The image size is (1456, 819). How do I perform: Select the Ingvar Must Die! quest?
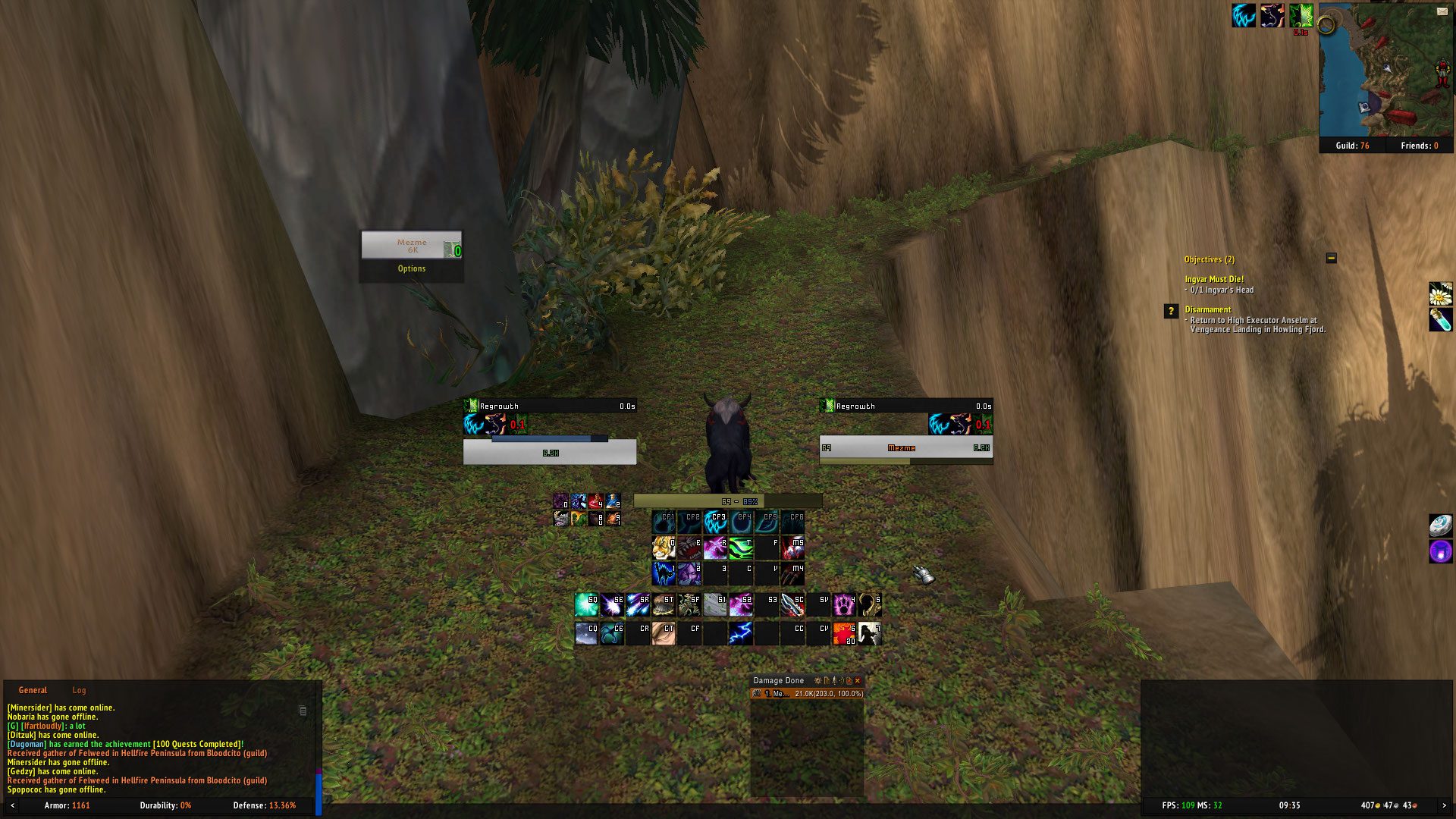1214,279
